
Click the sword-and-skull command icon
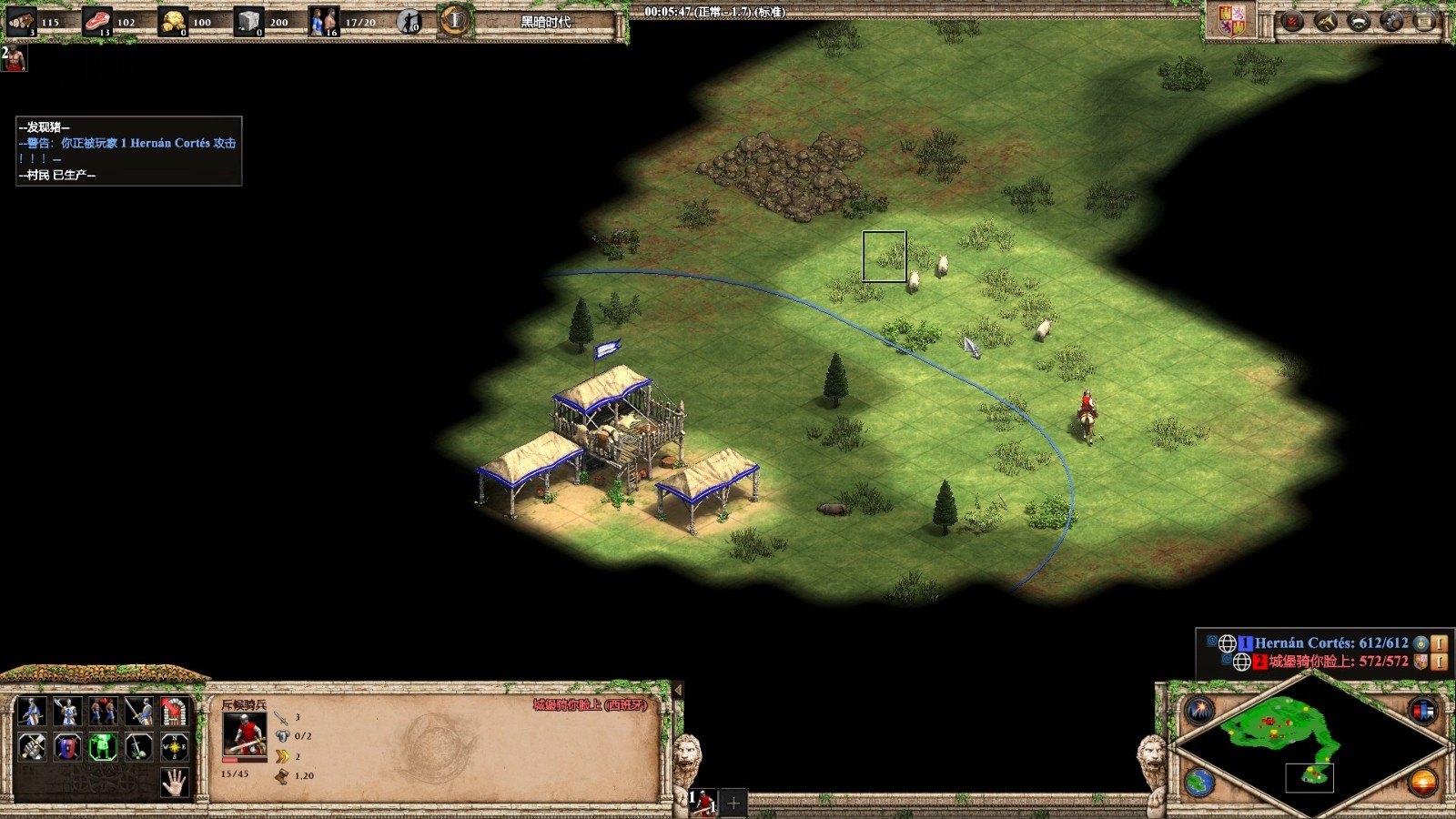coord(138,747)
